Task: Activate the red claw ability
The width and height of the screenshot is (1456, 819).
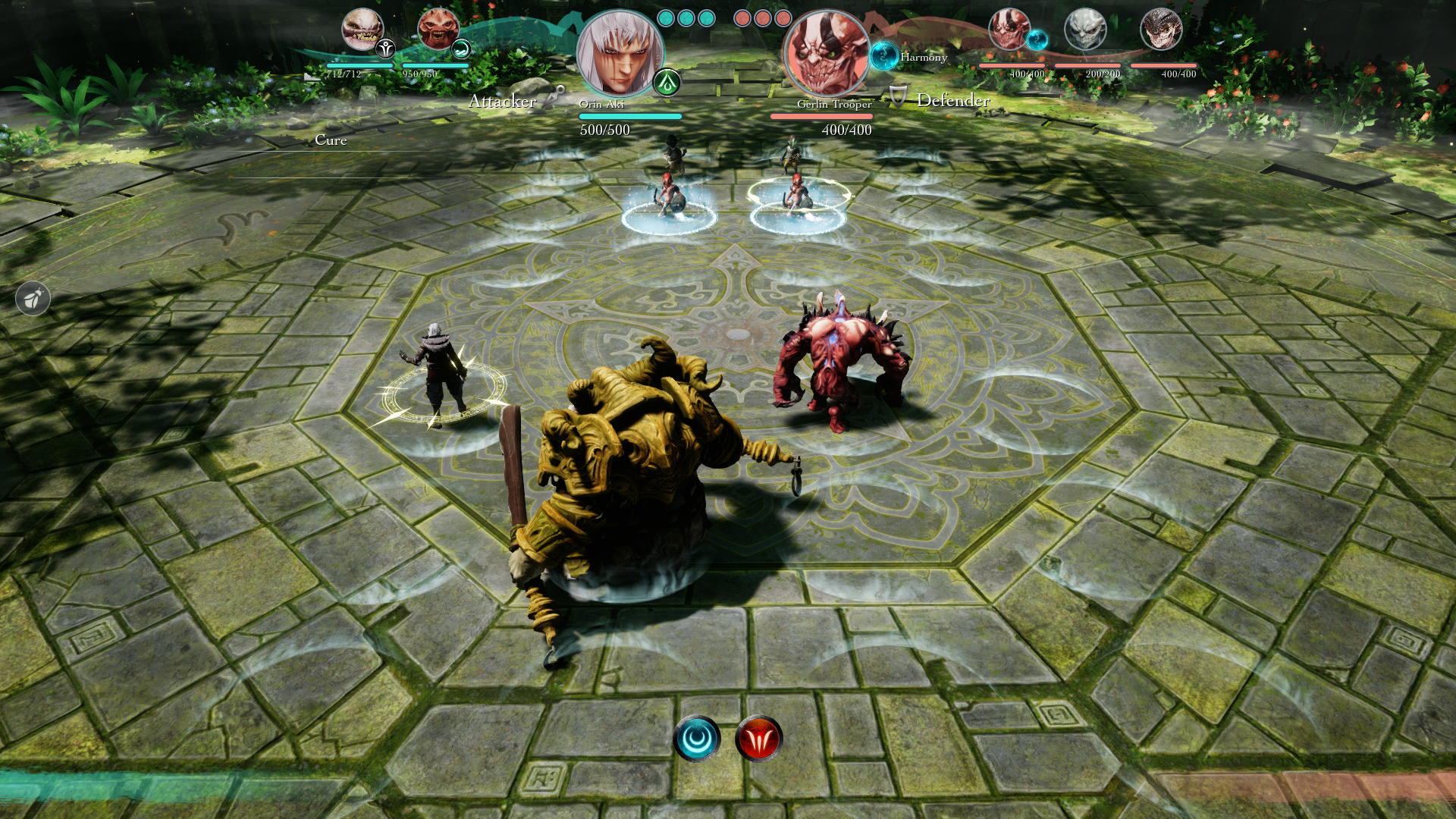Action: point(758,738)
